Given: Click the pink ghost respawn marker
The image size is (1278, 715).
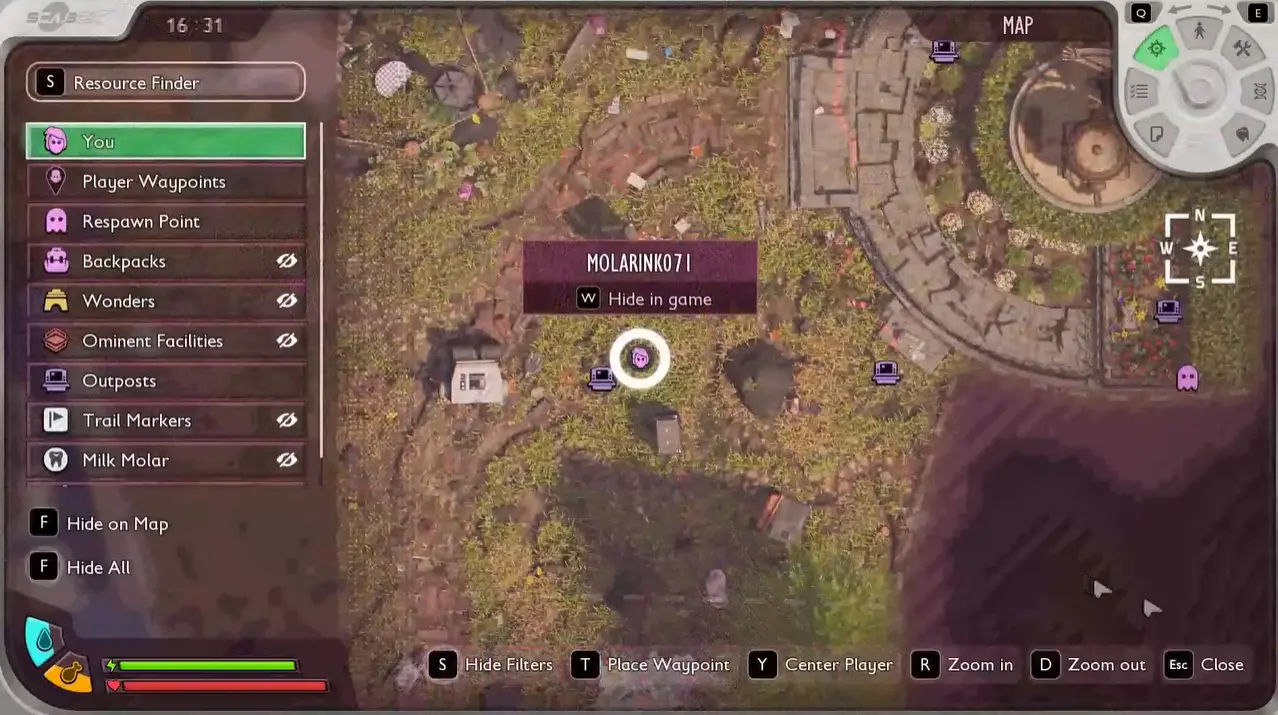Looking at the screenshot, I should 1187,377.
